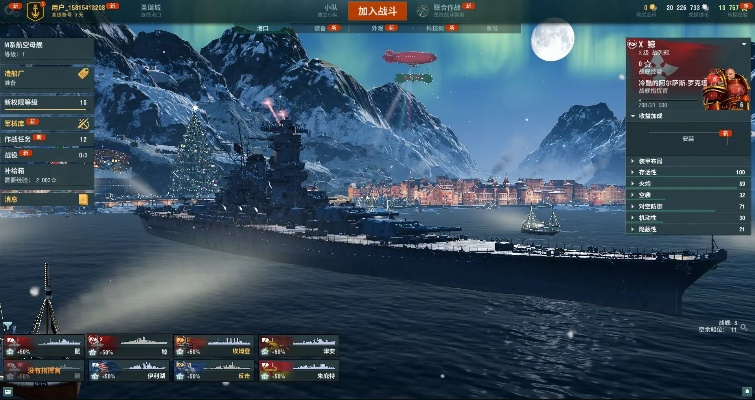Screen dimensions: 755x400
Task: Open the 美国航空母舰 event panel
Action: (46, 50)
